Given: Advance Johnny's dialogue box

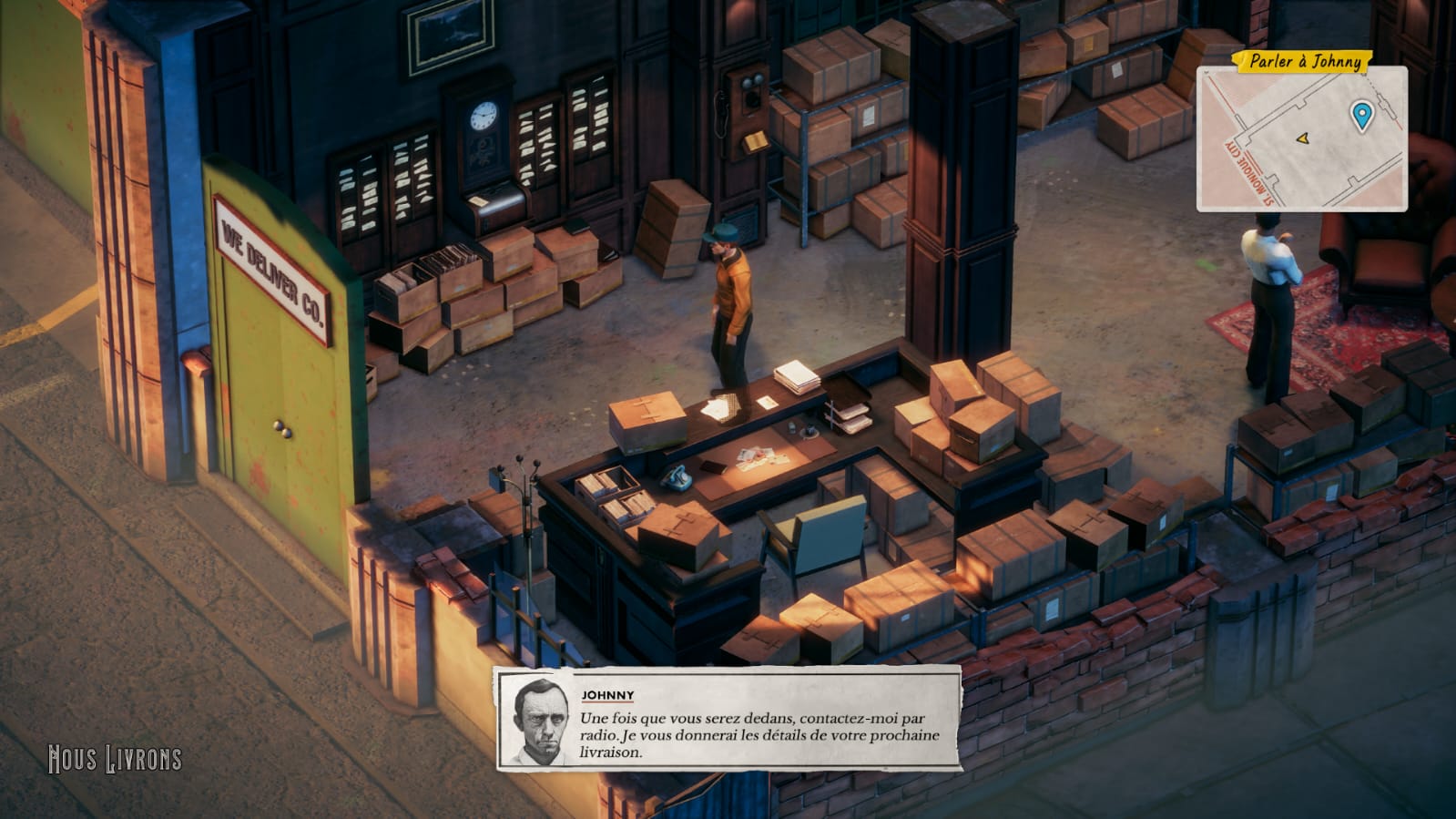Looking at the screenshot, I should (728, 719).
